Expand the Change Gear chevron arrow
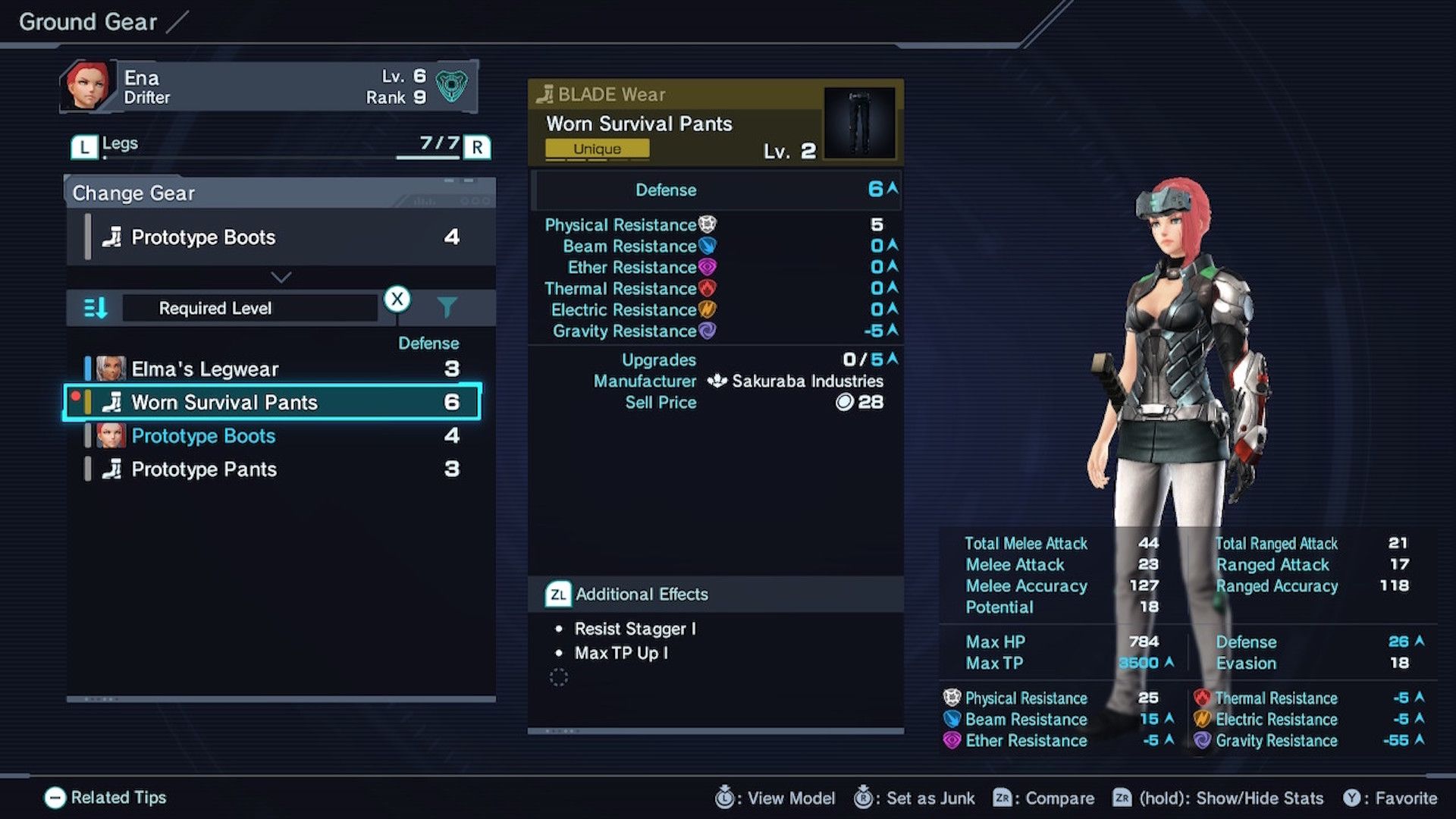 coord(280,277)
